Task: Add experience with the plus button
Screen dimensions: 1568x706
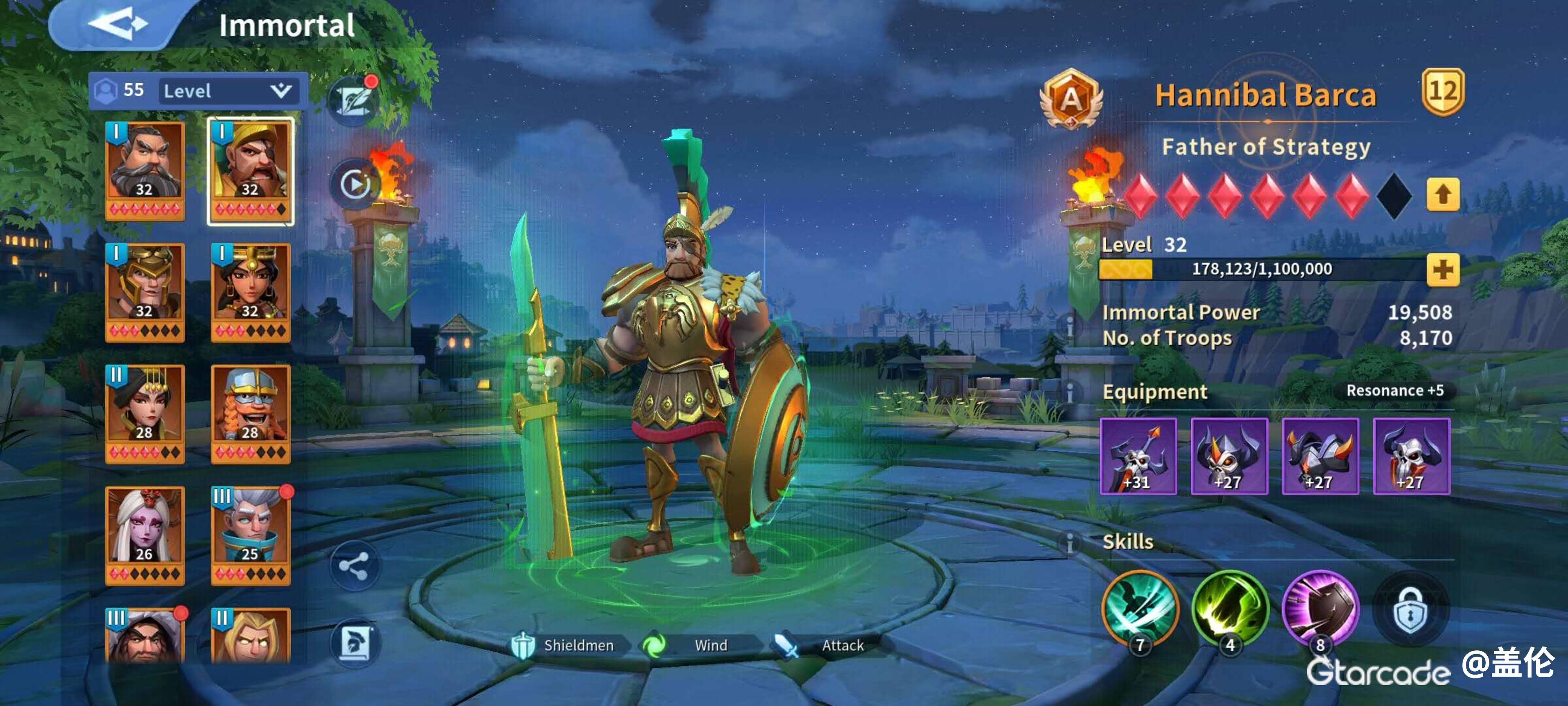Action: tap(1443, 269)
